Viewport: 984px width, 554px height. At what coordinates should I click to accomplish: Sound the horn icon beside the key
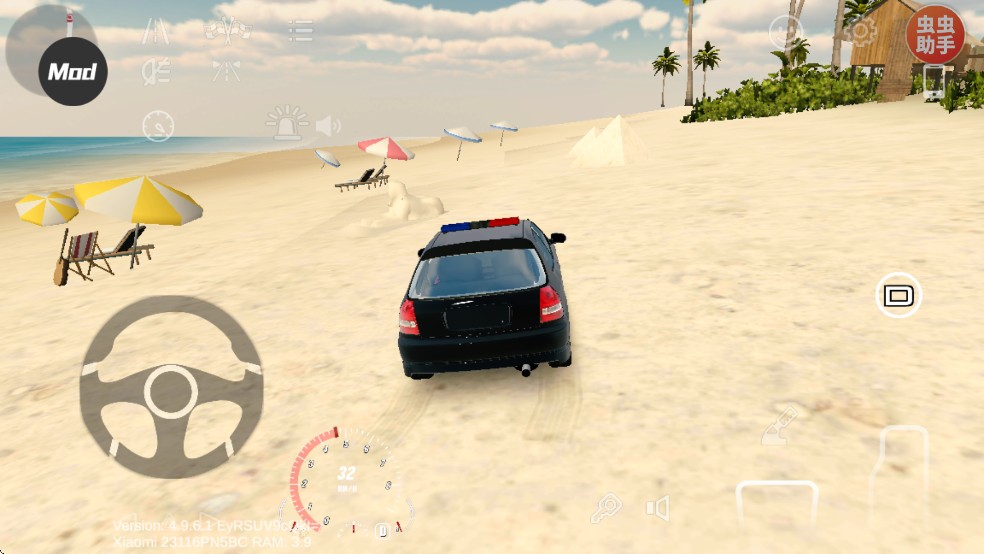pyautogui.click(x=657, y=509)
